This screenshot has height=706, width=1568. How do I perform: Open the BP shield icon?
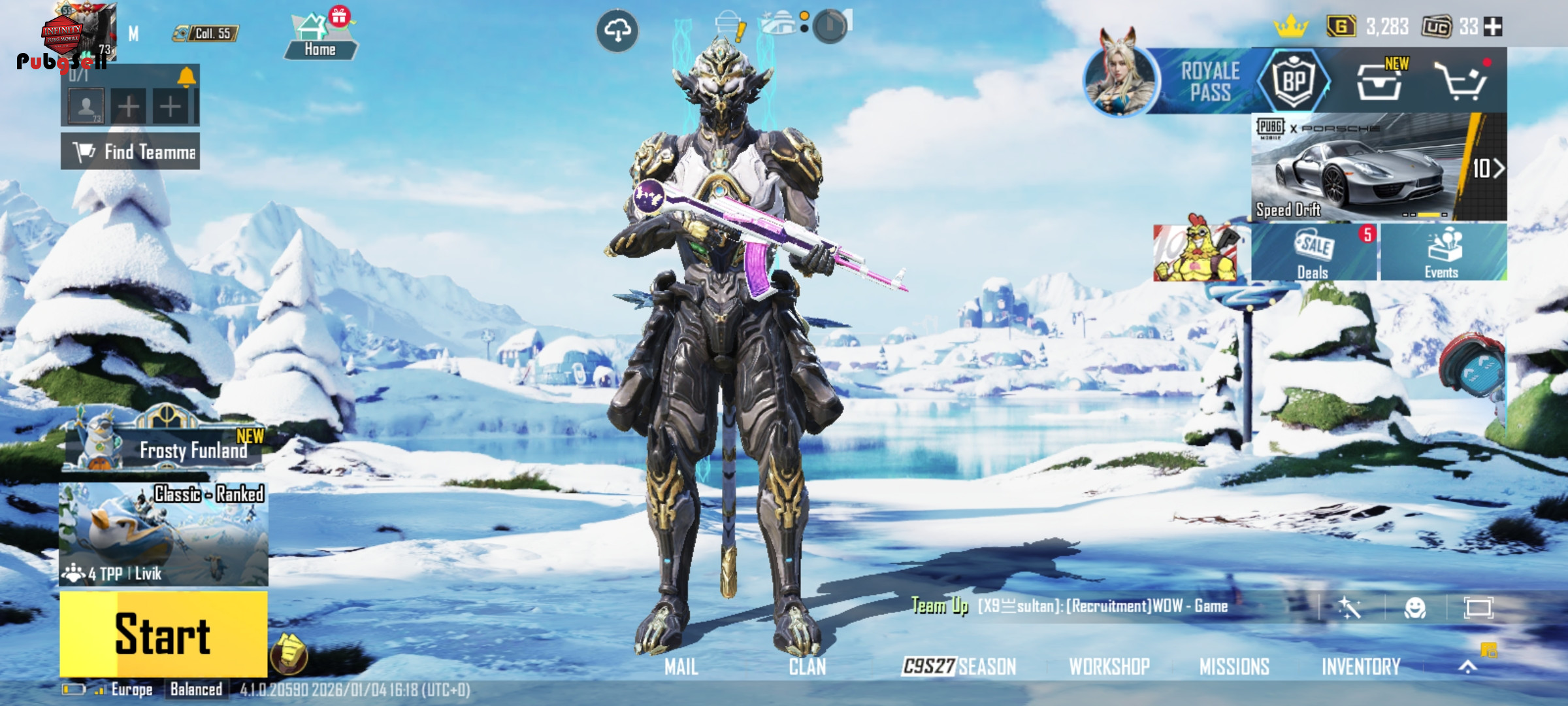click(1294, 81)
